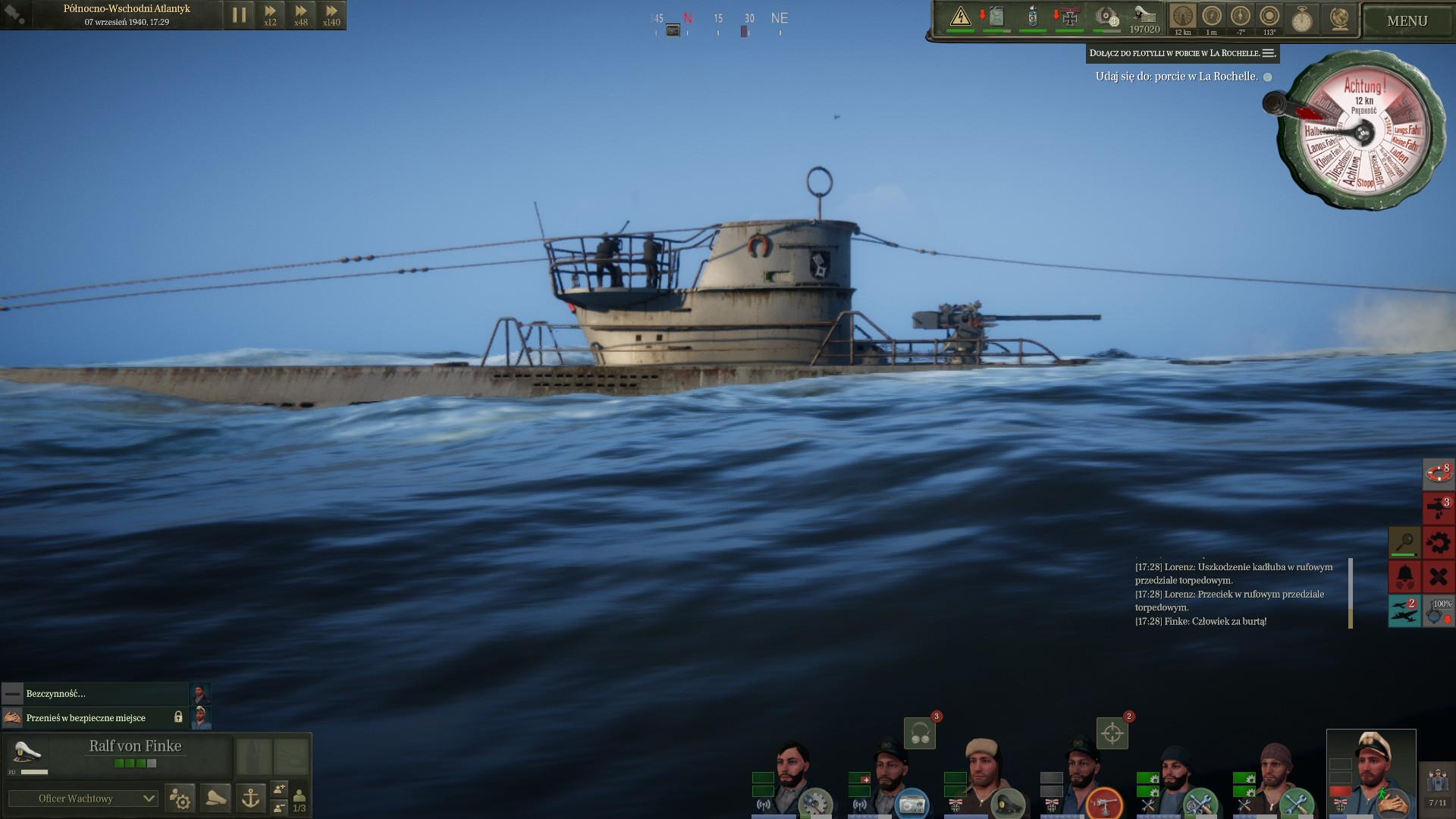Click the aircraft alert icon

(1404, 611)
